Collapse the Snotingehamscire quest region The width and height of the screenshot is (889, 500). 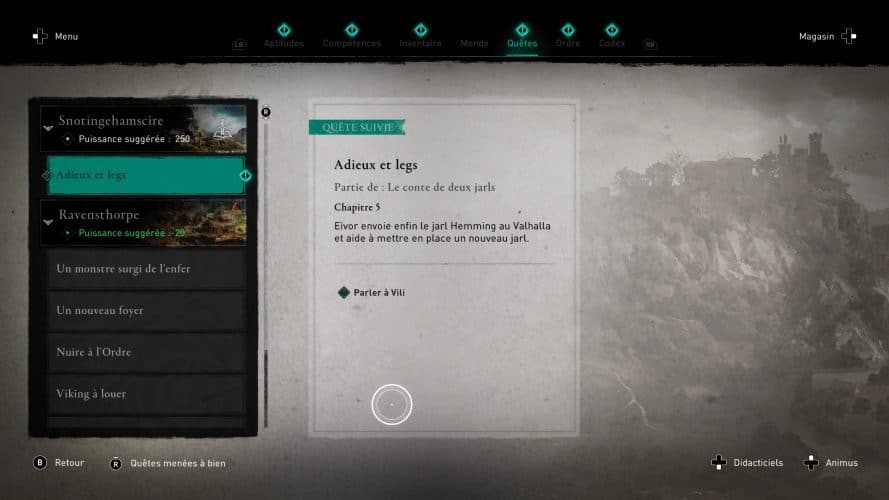47,128
